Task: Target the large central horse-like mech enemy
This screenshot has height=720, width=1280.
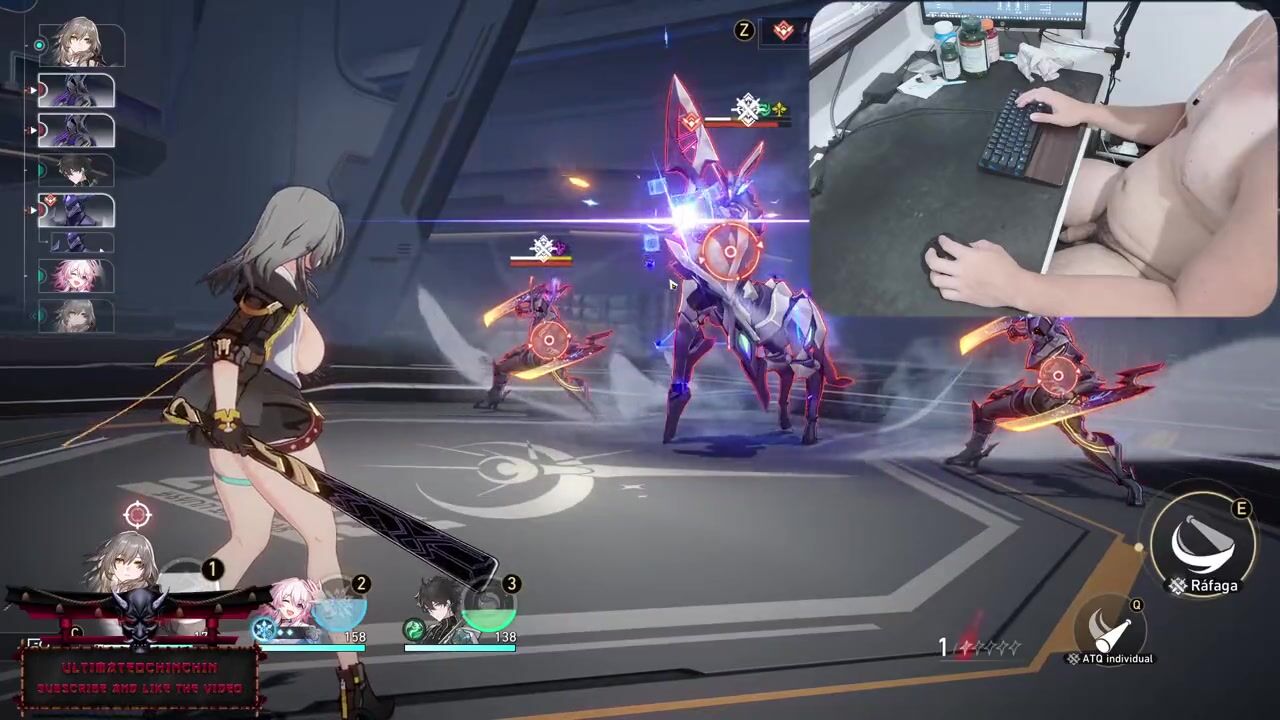Action: [729, 250]
